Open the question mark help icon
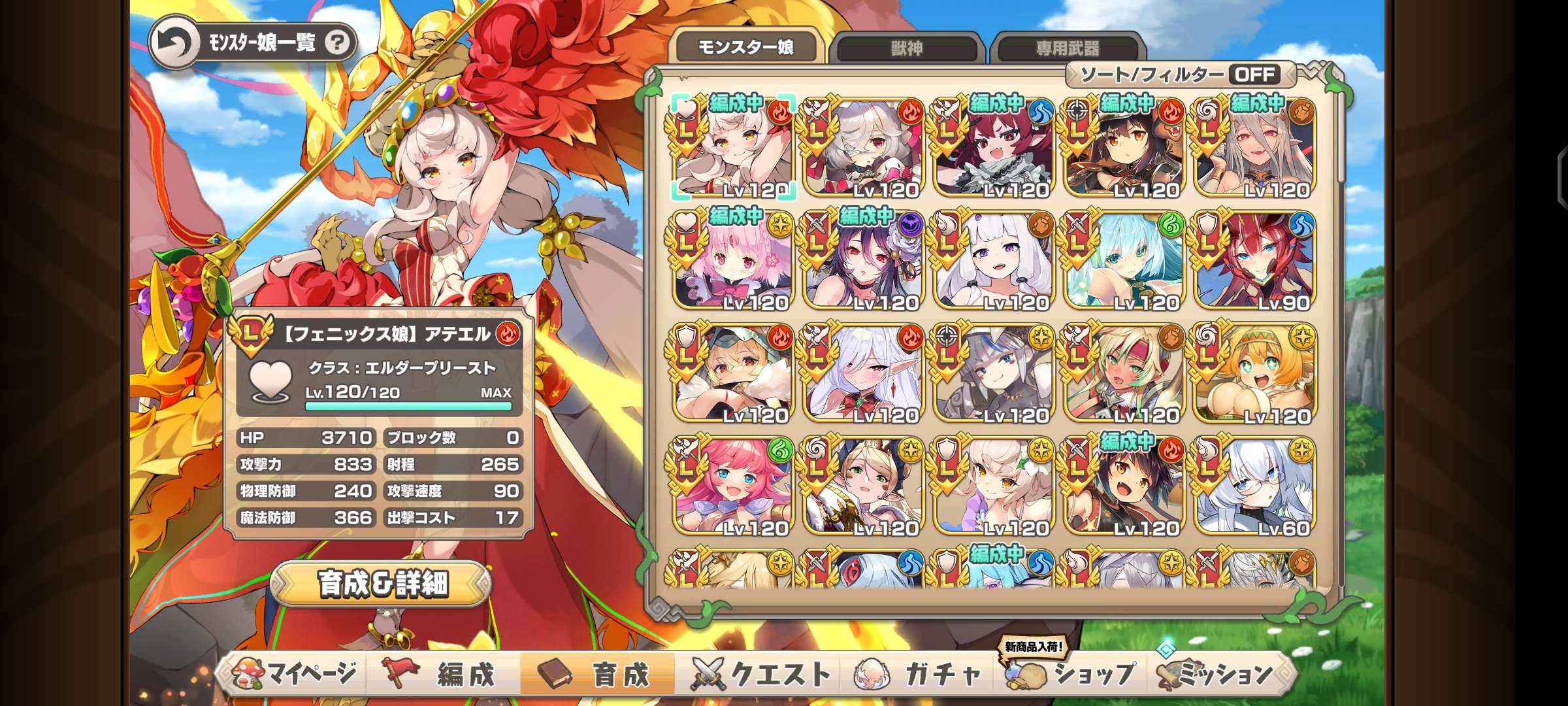Screen dimensions: 1568x706 pos(337,43)
